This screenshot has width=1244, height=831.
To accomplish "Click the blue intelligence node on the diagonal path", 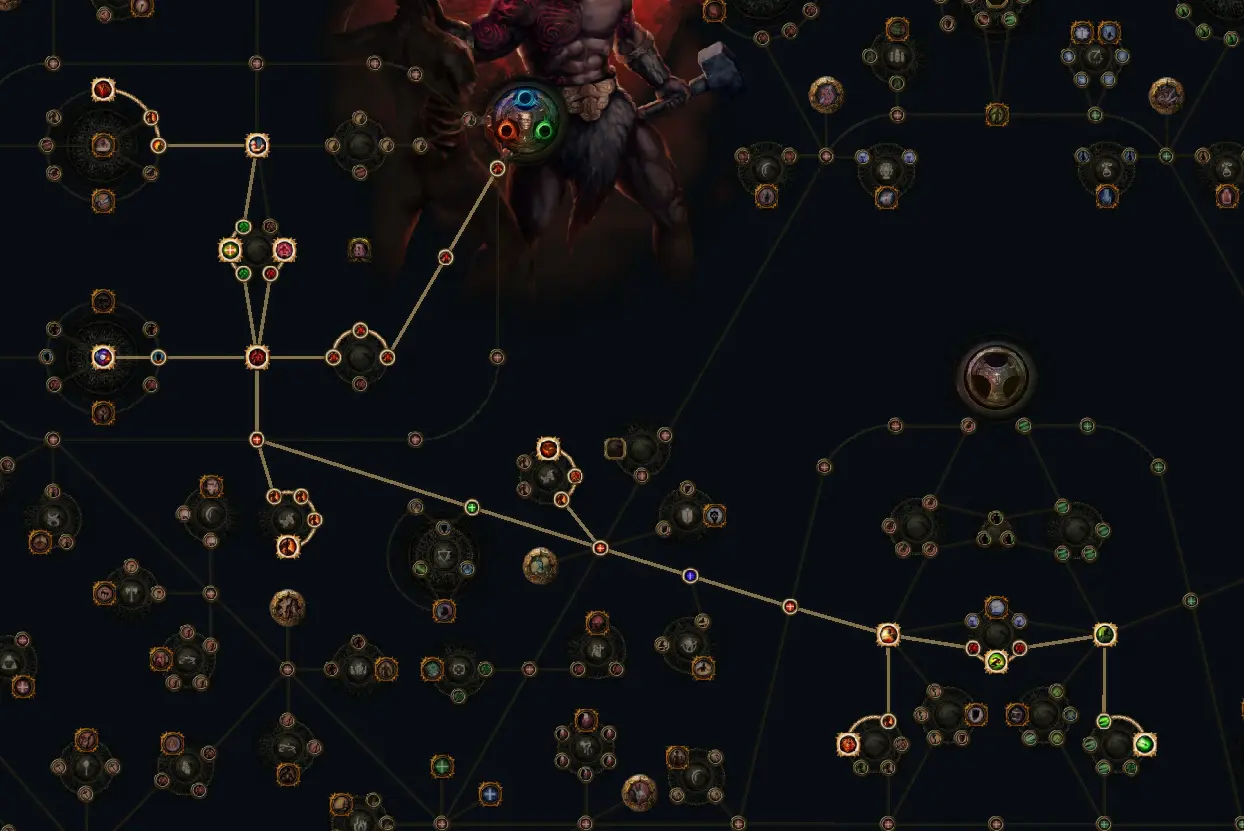I will click(689, 575).
